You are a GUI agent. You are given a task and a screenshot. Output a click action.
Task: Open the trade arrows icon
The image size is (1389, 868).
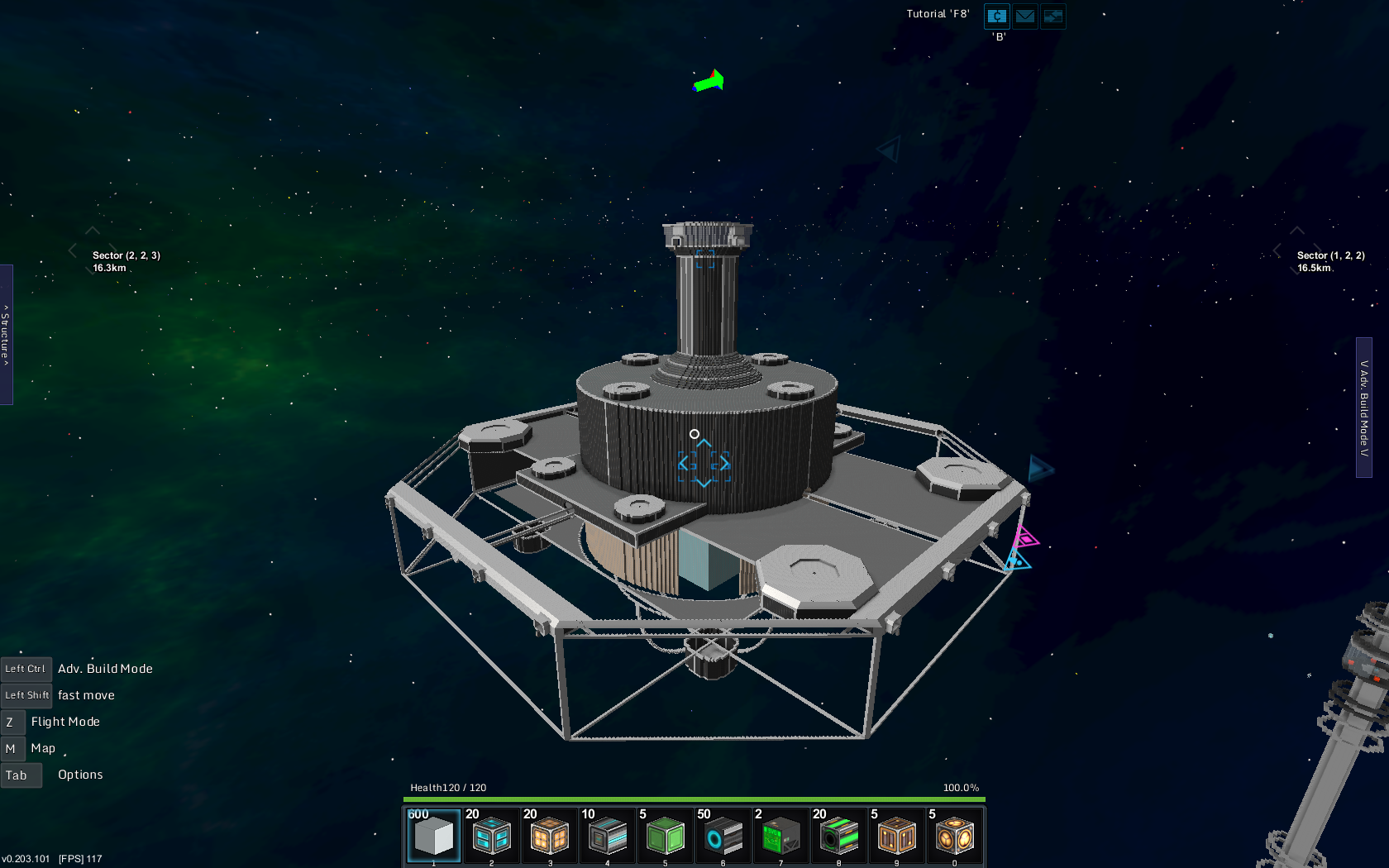pyautogui.click(x=1052, y=17)
